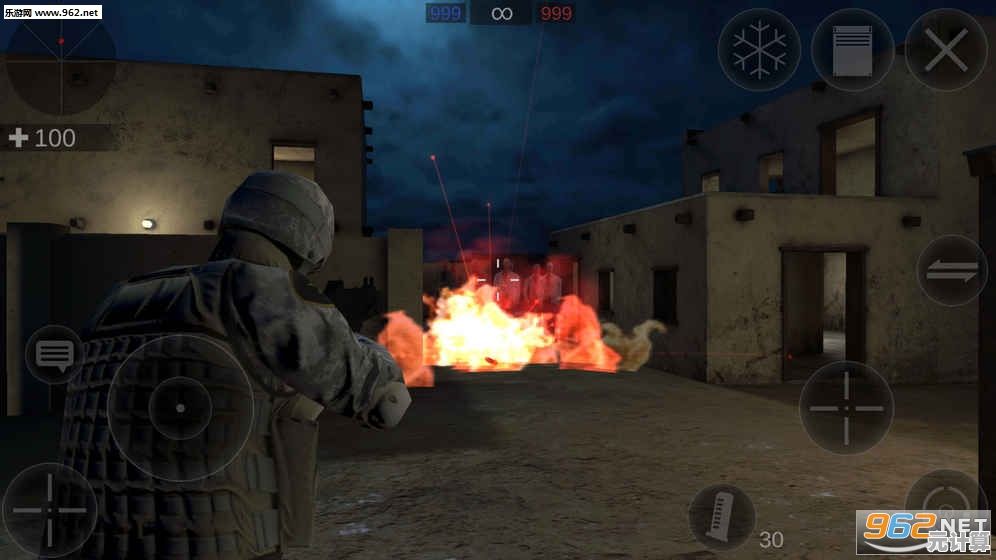The height and width of the screenshot is (560, 996).
Task: Open the document list menu button
Action: (x=852, y=50)
